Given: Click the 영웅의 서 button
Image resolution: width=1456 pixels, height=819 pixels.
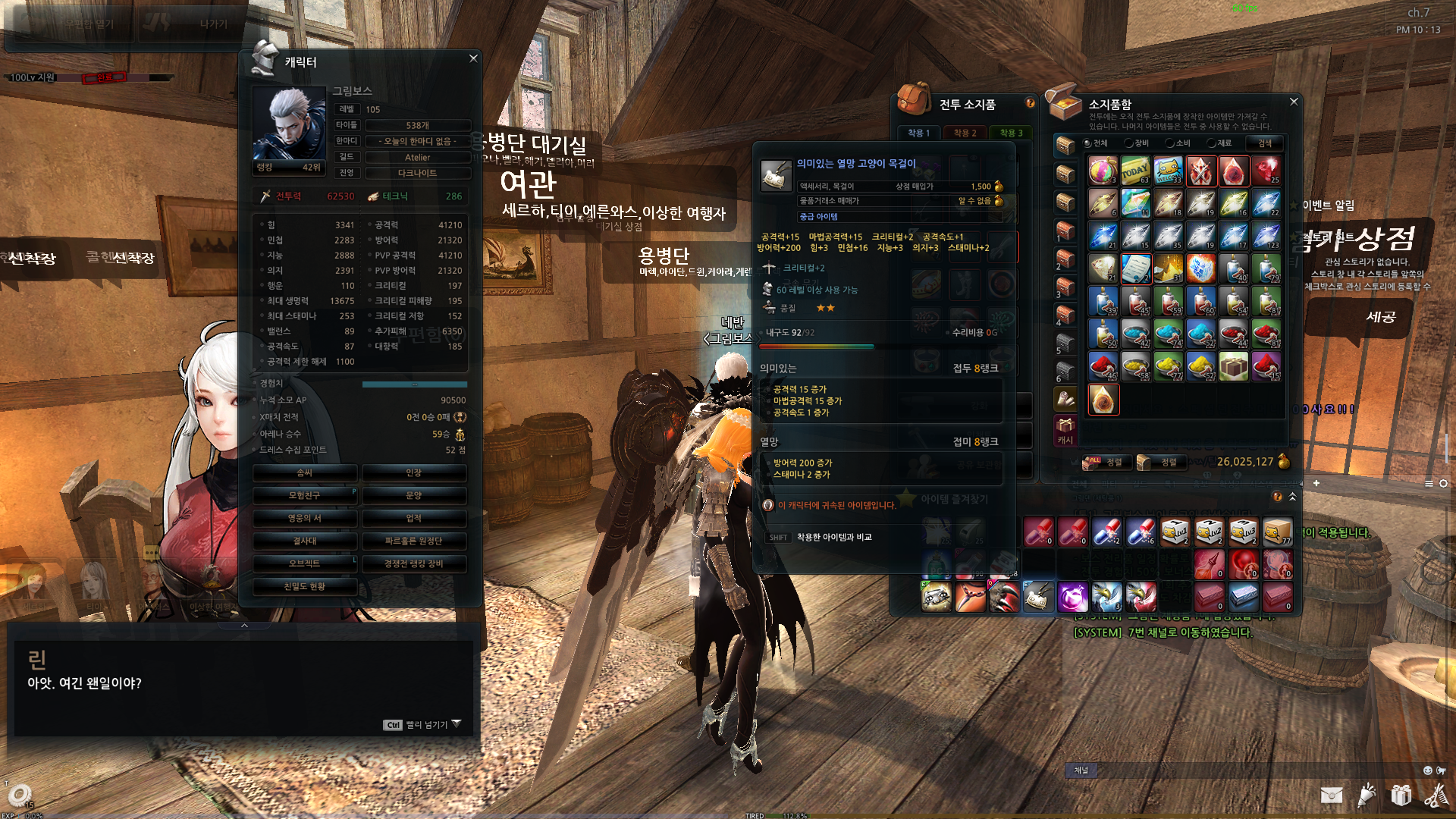Looking at the screenshot, I should click(x=304, y=519).
